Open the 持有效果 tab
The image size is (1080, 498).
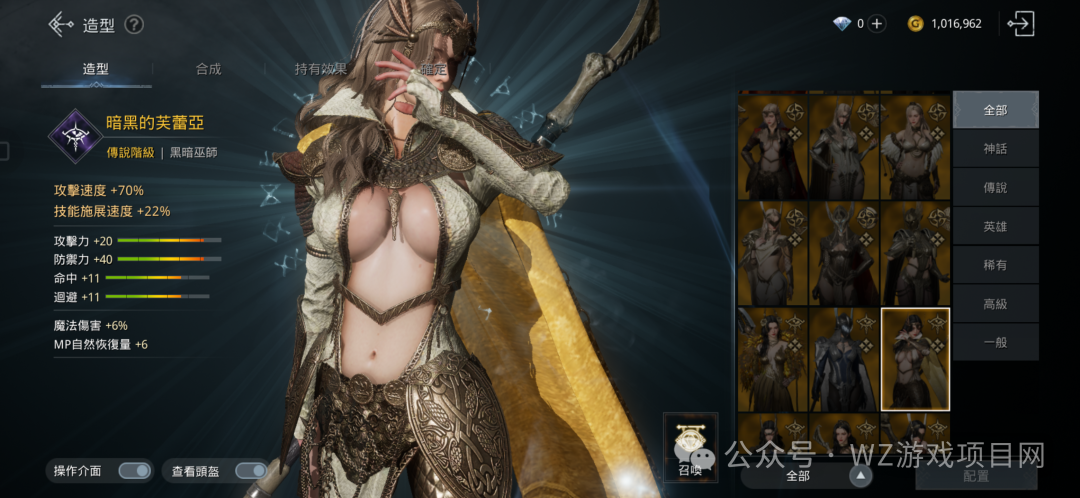[x=320, y=69]
